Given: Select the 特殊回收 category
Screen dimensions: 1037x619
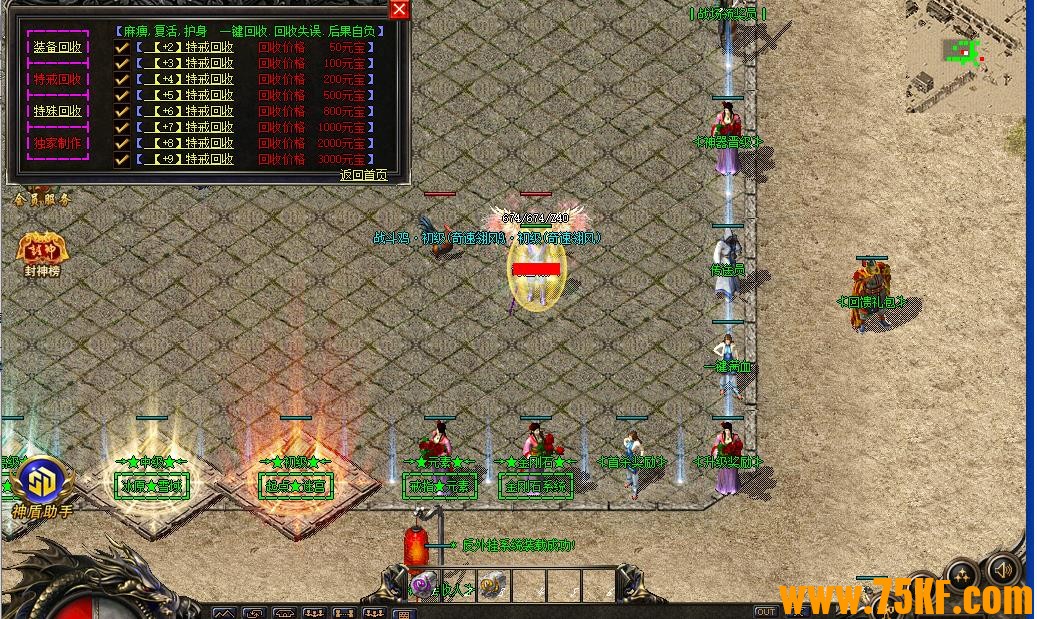Looking at the screenshot, I should click(58, 111).
